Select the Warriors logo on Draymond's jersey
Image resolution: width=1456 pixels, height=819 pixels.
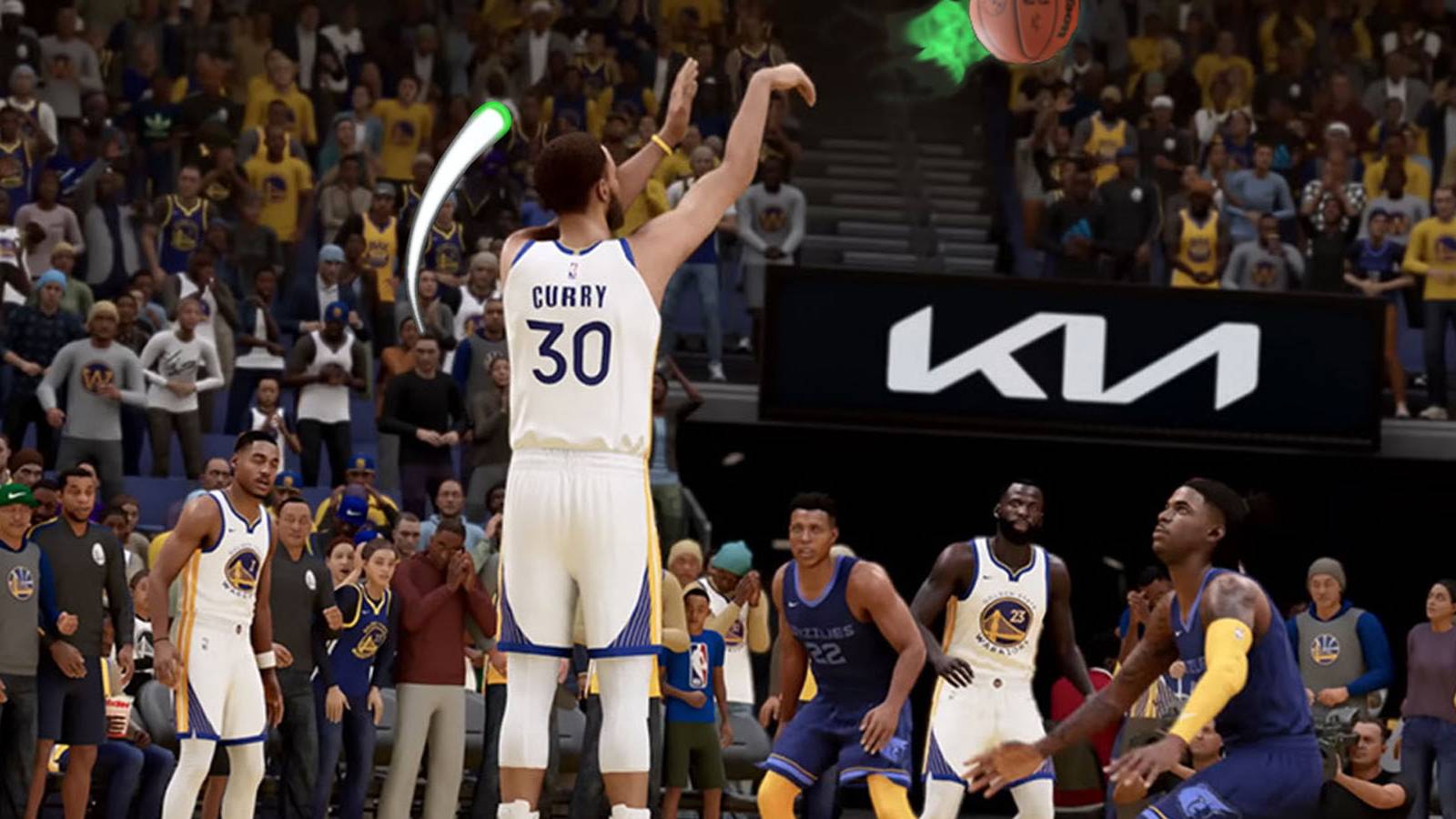pos(1003,621)
